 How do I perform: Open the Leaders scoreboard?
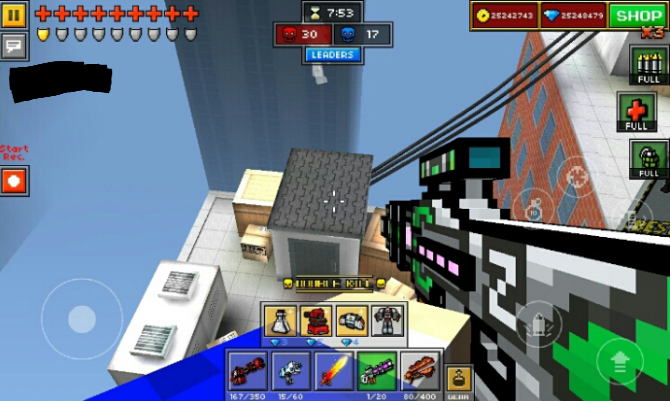[x=332, y=55]
